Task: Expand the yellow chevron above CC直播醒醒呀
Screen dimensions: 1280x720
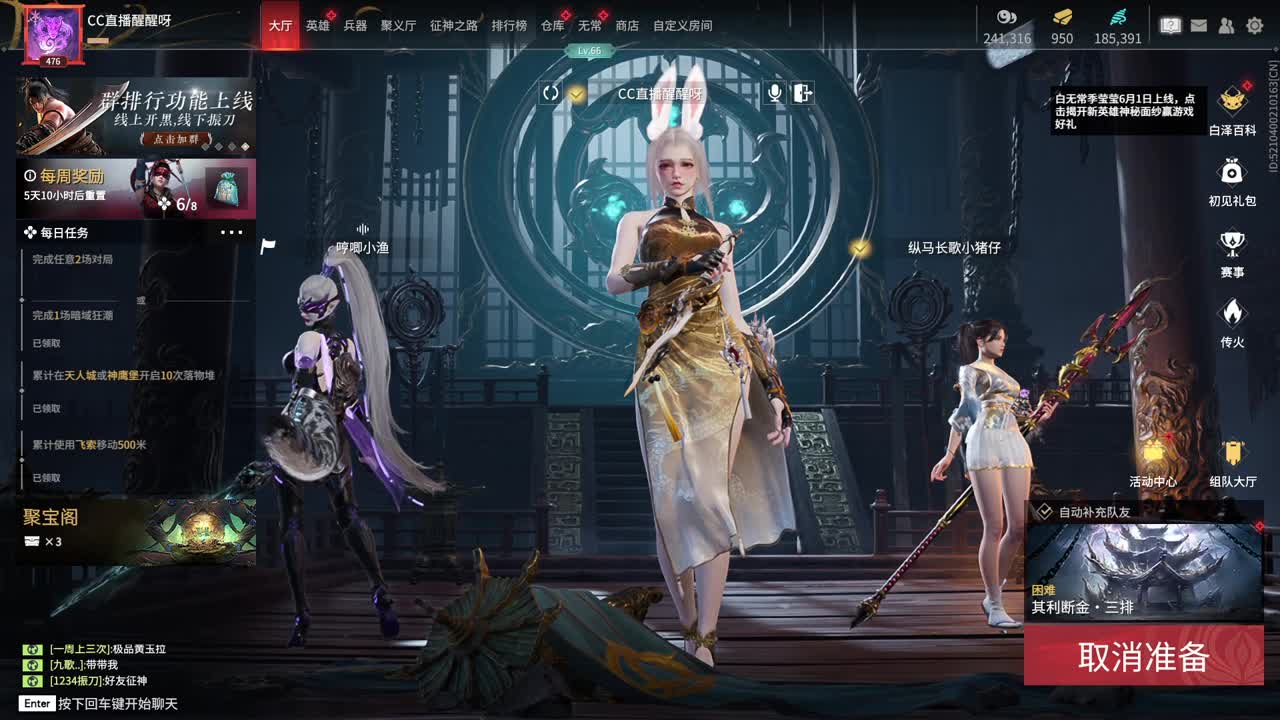Action: coord(576,92)
